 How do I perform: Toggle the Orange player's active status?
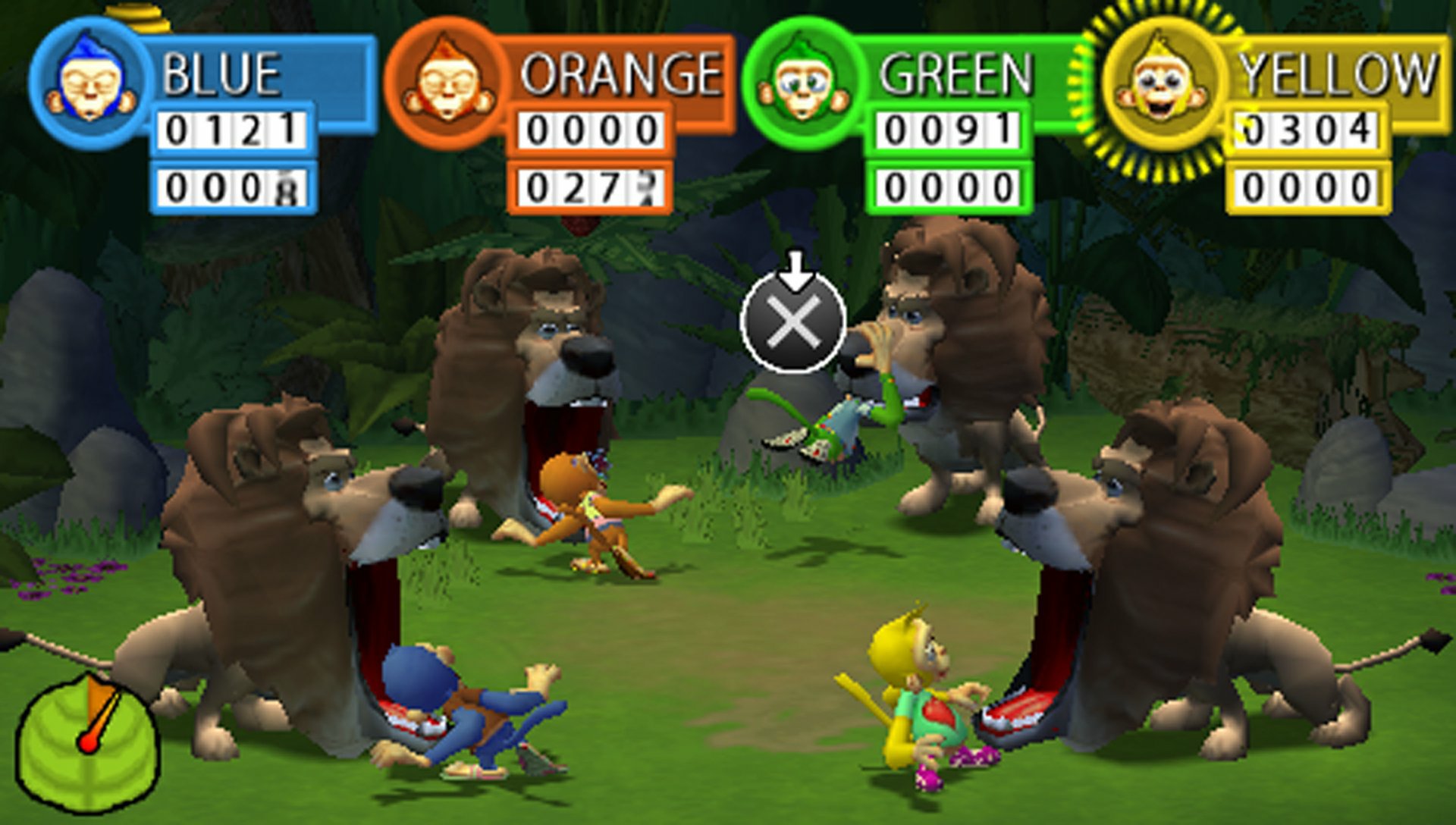444,80
